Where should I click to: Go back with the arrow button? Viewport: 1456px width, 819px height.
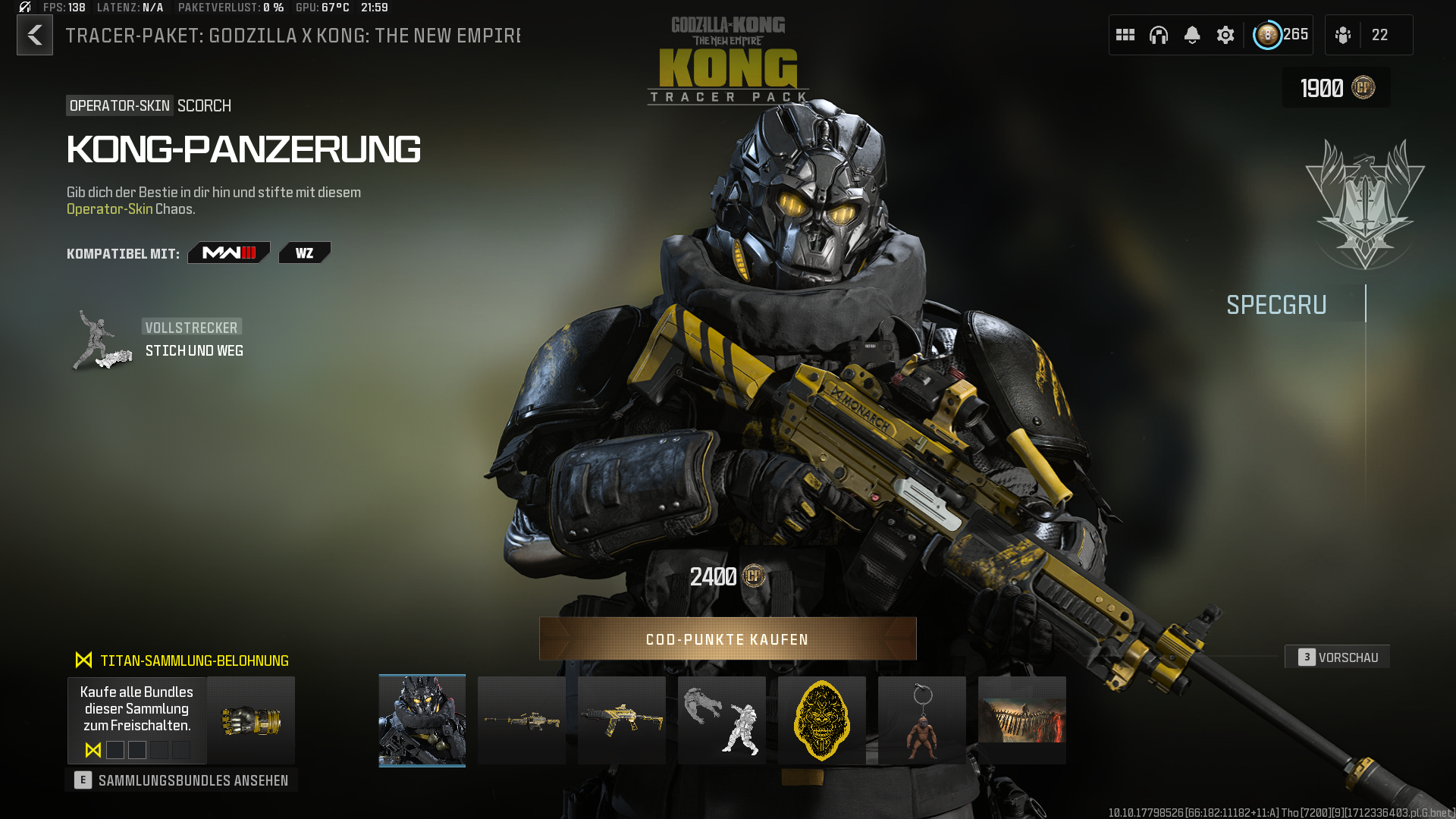click(35, 35)
